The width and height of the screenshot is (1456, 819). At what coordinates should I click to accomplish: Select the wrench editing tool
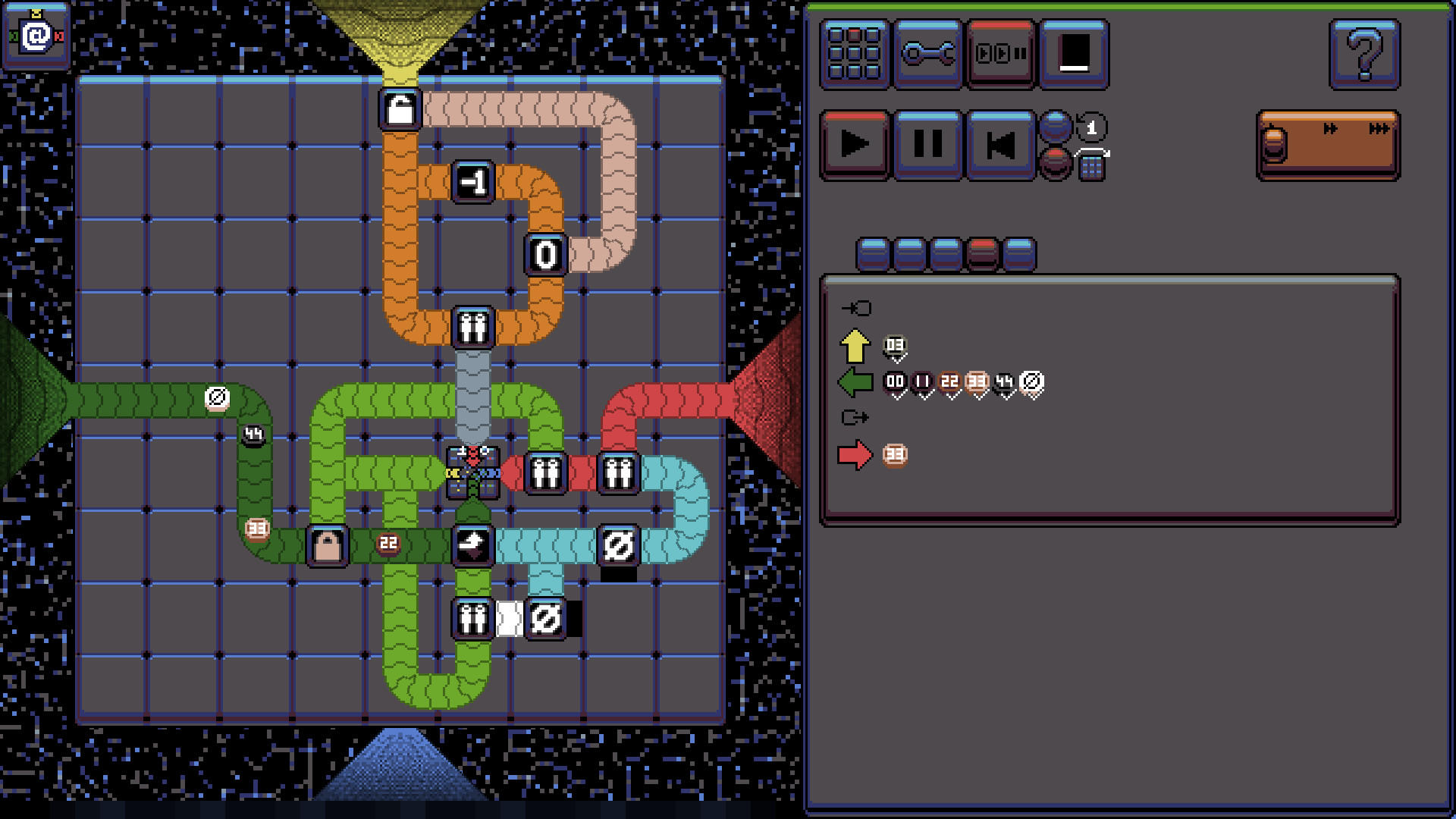pyautogui.click(x=927, y=55)
